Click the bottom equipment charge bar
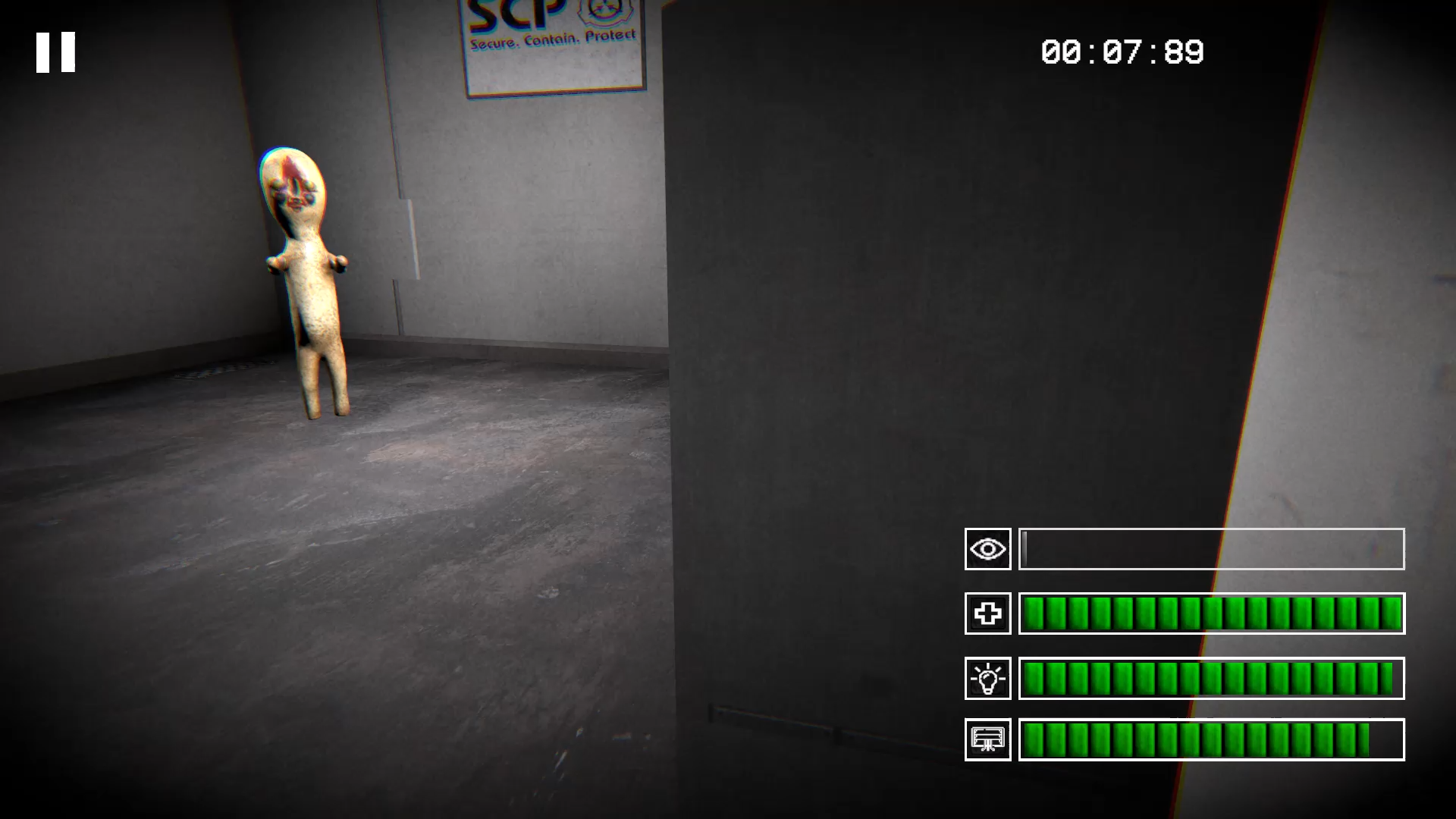 [x=1211, y=739]
